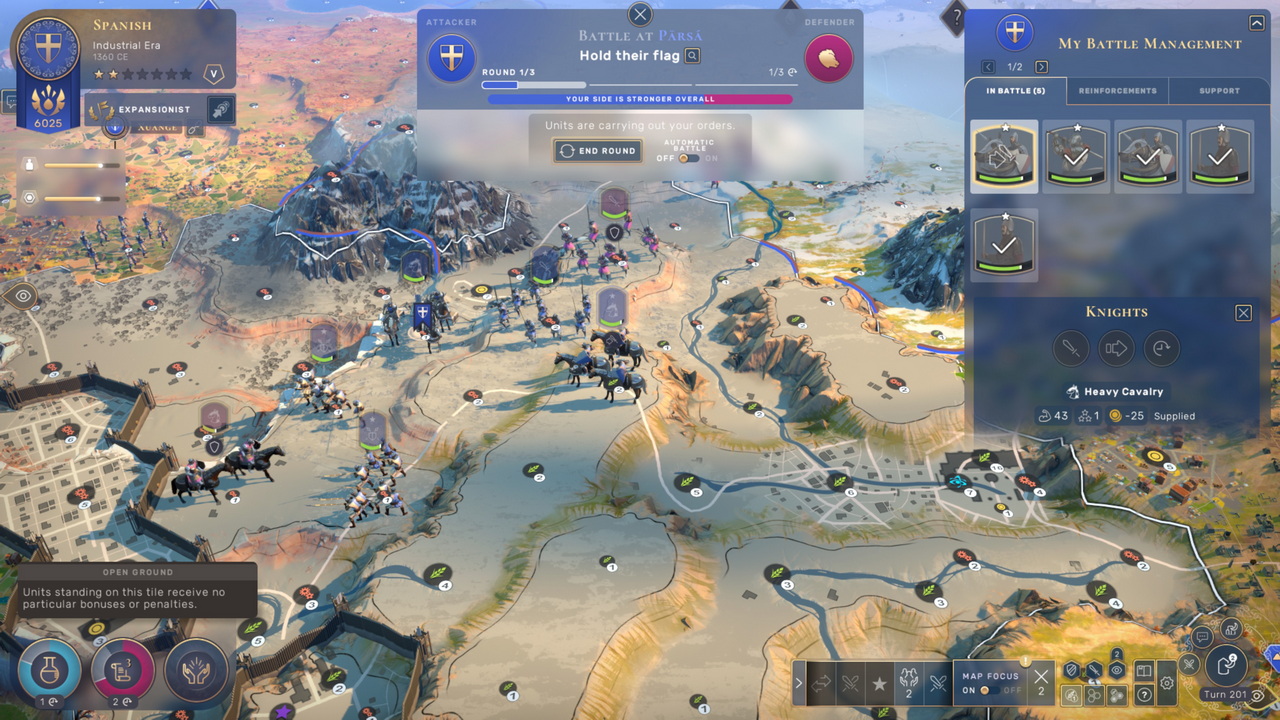Collapse the My Battle Management panel
The width and height of the screenshot is (1280, 720).
1257,23
